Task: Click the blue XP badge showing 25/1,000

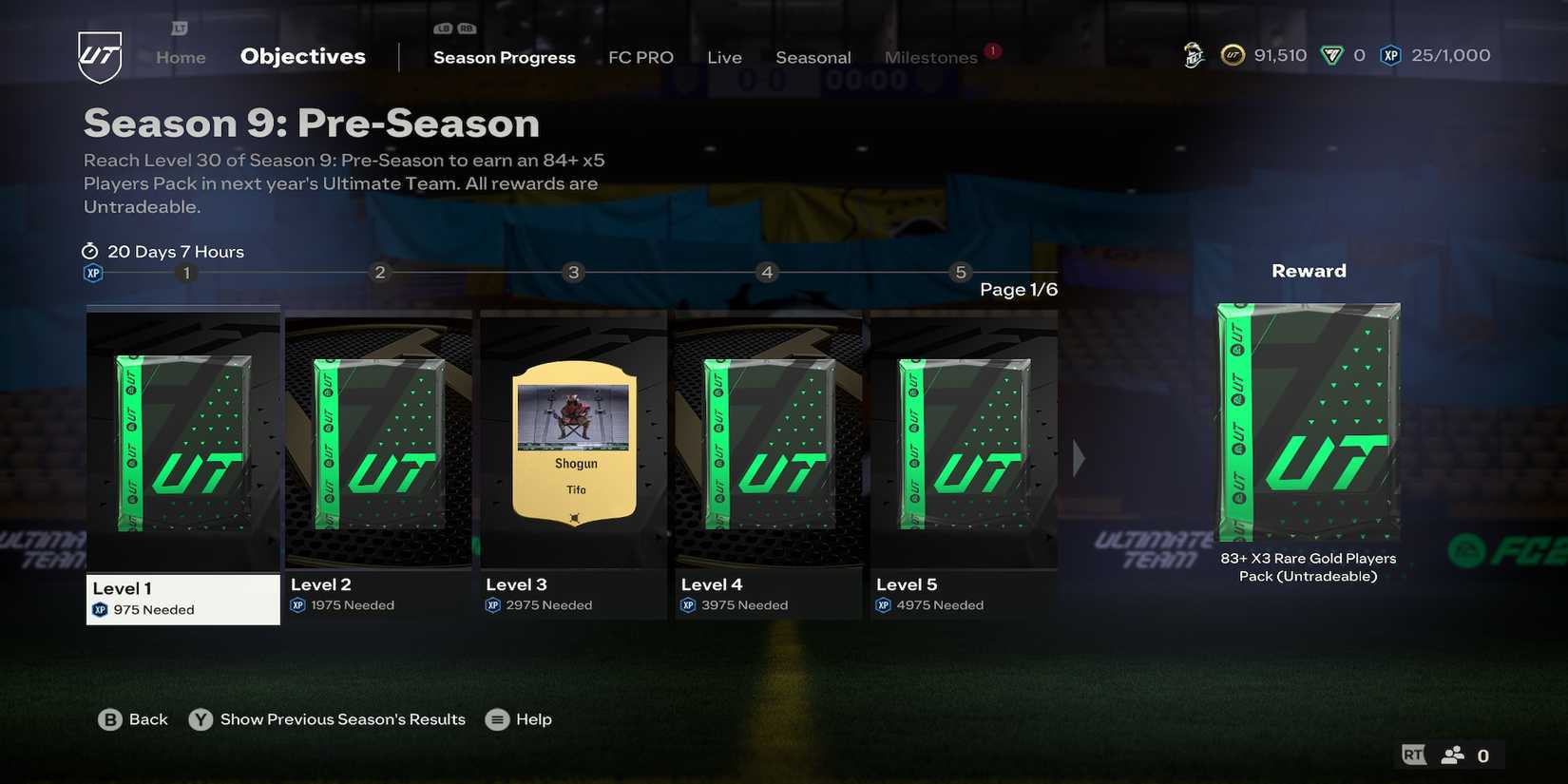Action: (1390, 55)
